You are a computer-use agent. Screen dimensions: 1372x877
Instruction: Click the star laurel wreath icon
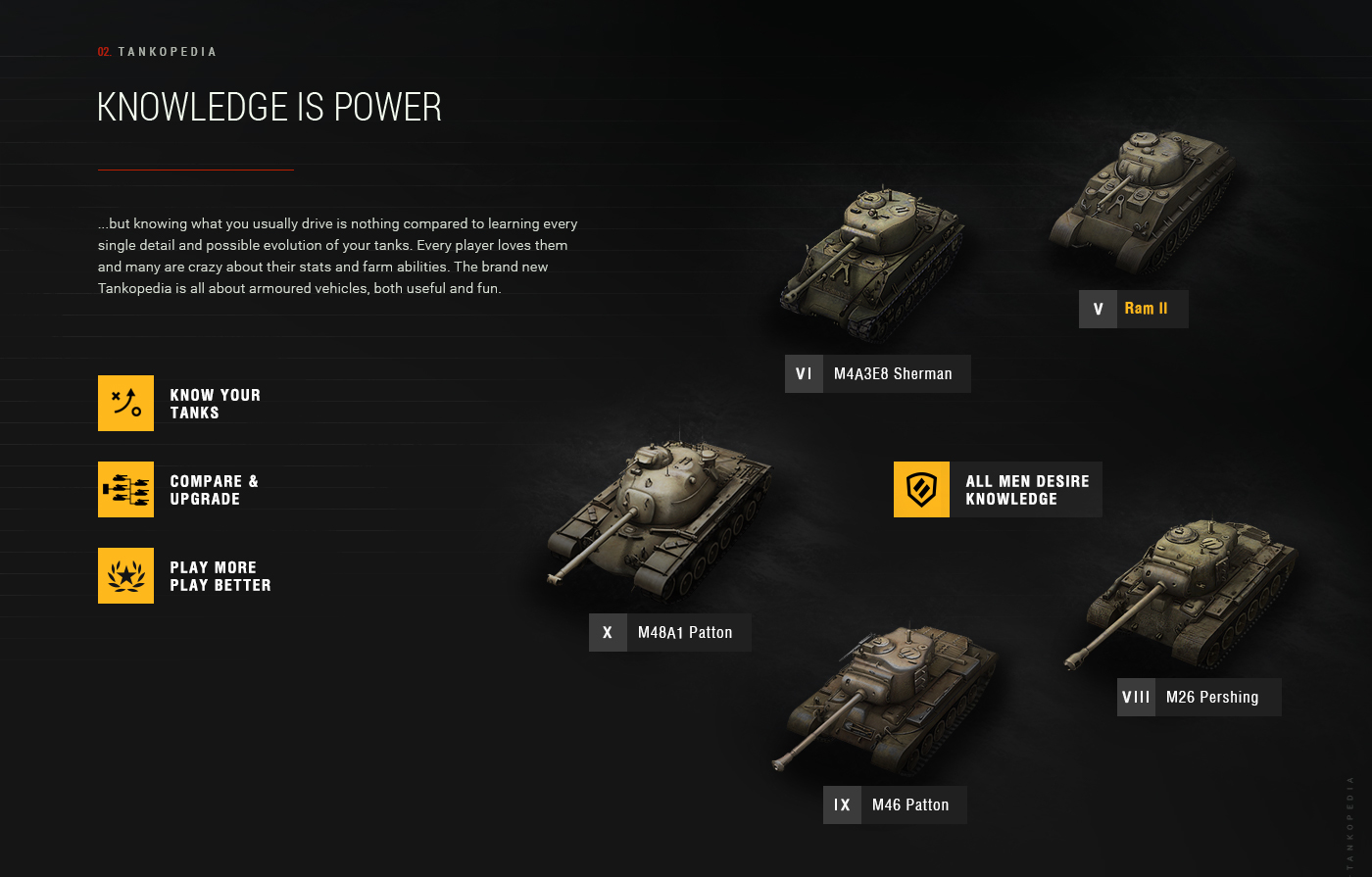(125, 576)
